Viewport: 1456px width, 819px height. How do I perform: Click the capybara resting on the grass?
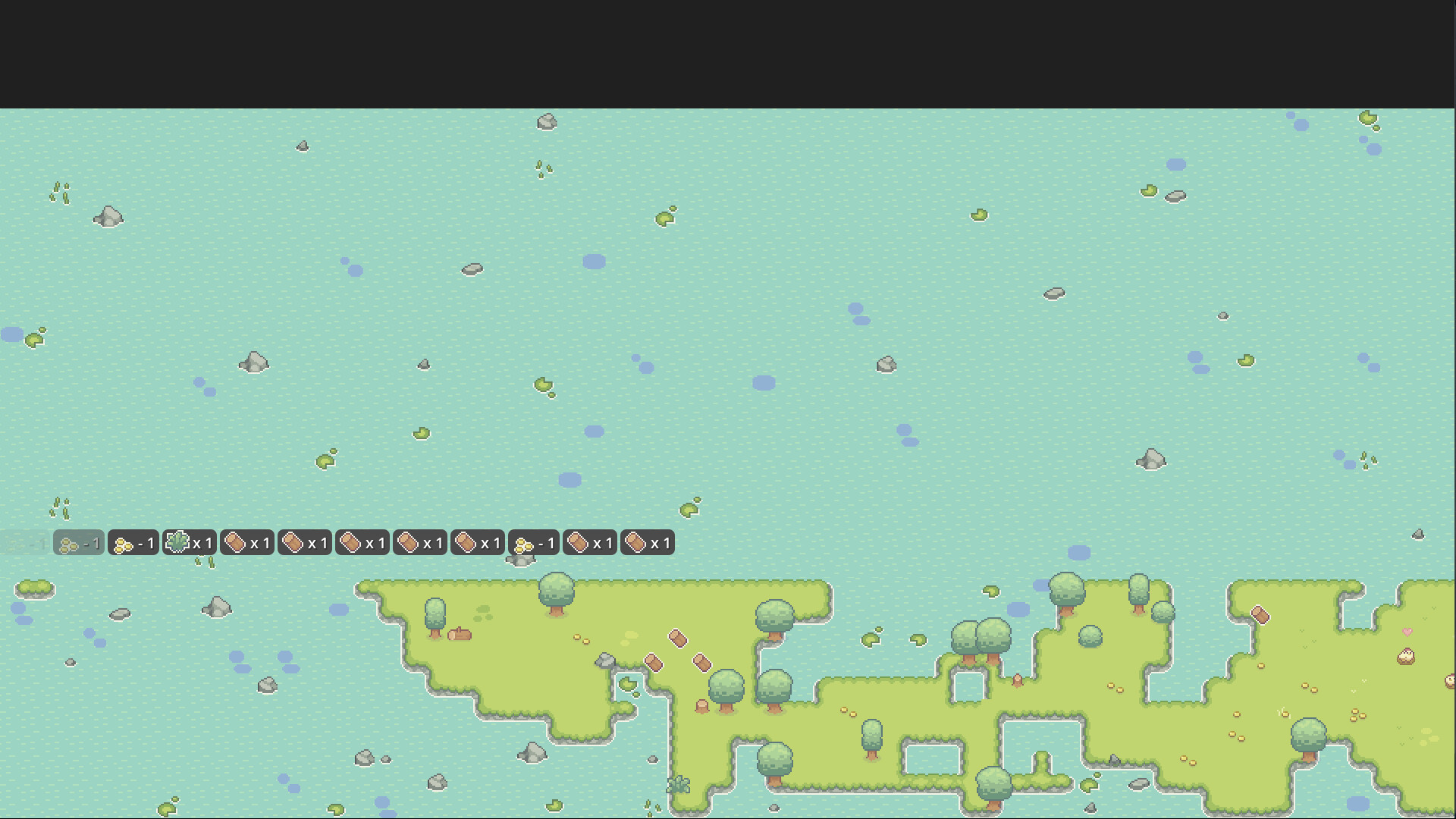click(x=460, y=635)
